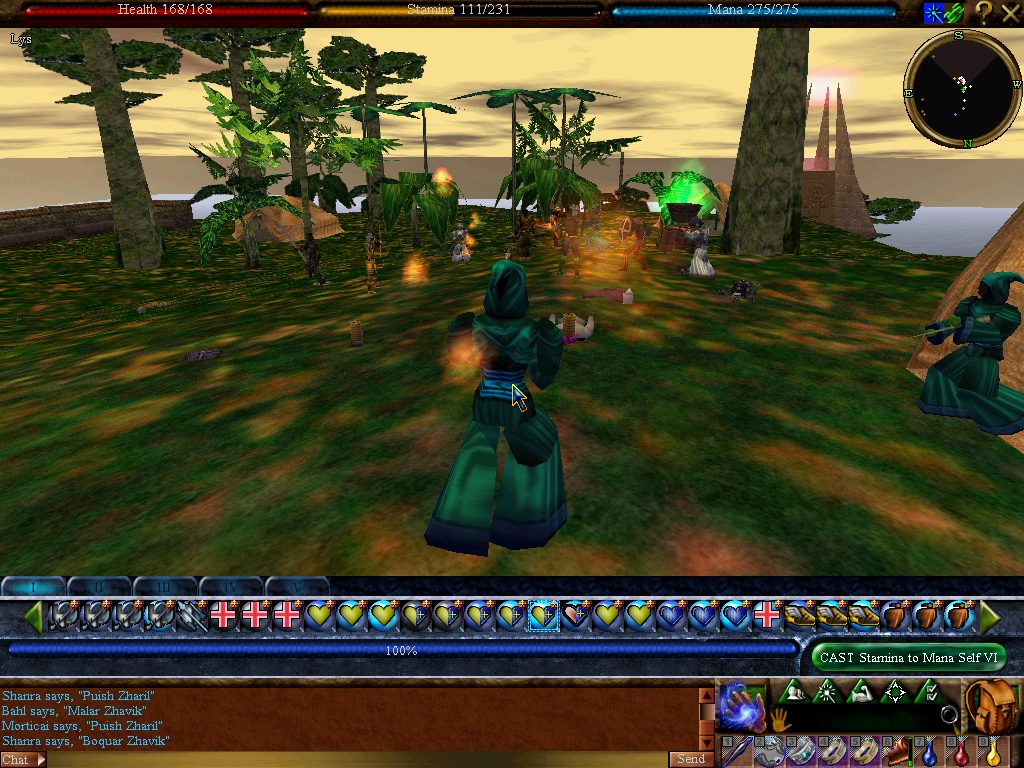Switch to spell tab III
1024x768 pixels.
[x=165, y=585]
